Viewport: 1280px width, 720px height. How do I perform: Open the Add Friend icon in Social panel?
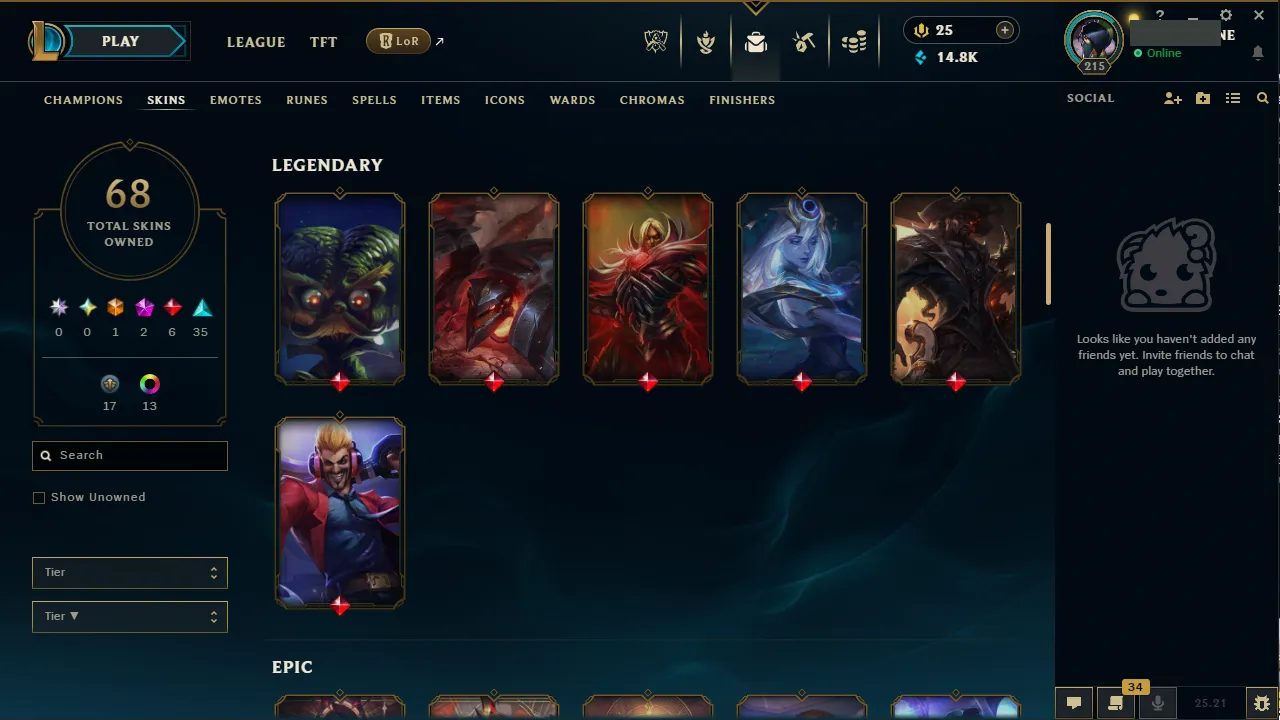click(1172, 98)
